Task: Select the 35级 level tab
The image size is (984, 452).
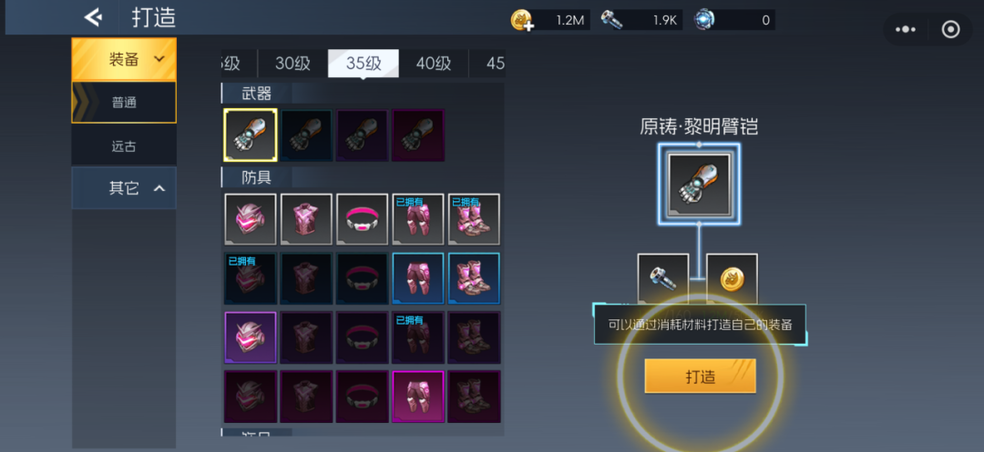Action: coord(363,63)
